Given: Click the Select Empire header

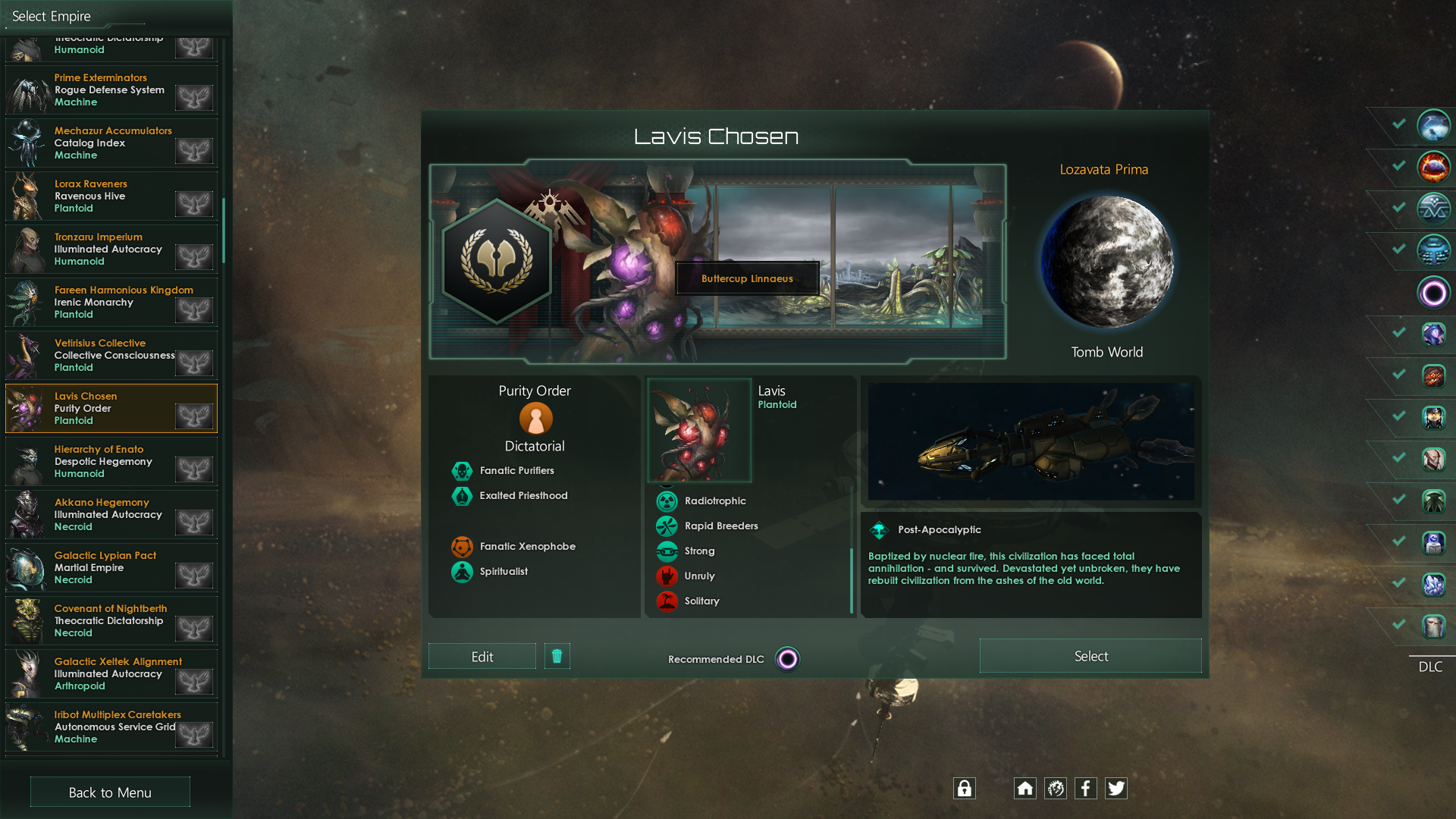Looking at the screenshot, I should pyautogui.click(x=51, y=15).
